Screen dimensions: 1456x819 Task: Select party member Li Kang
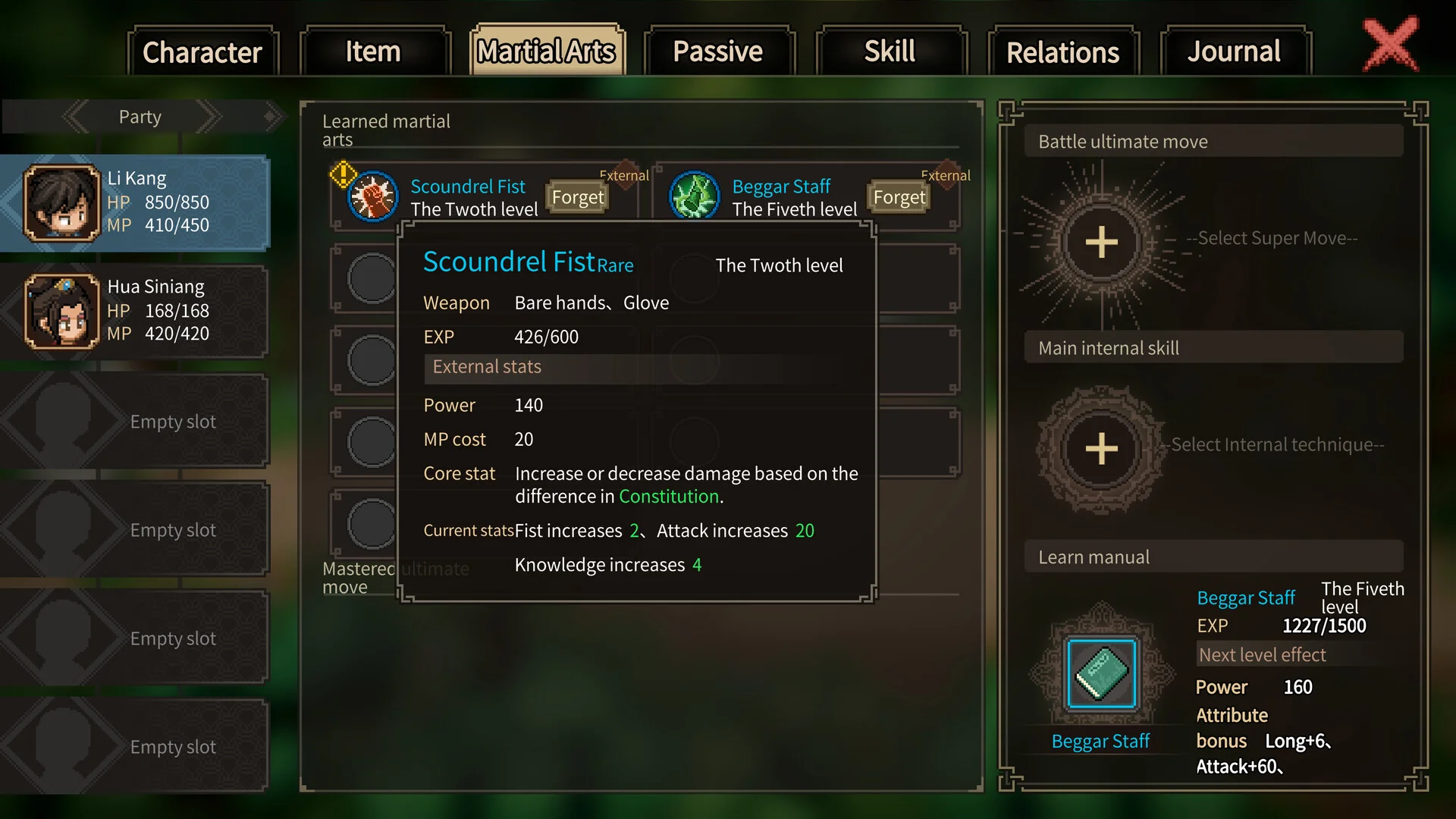(136, 202)
